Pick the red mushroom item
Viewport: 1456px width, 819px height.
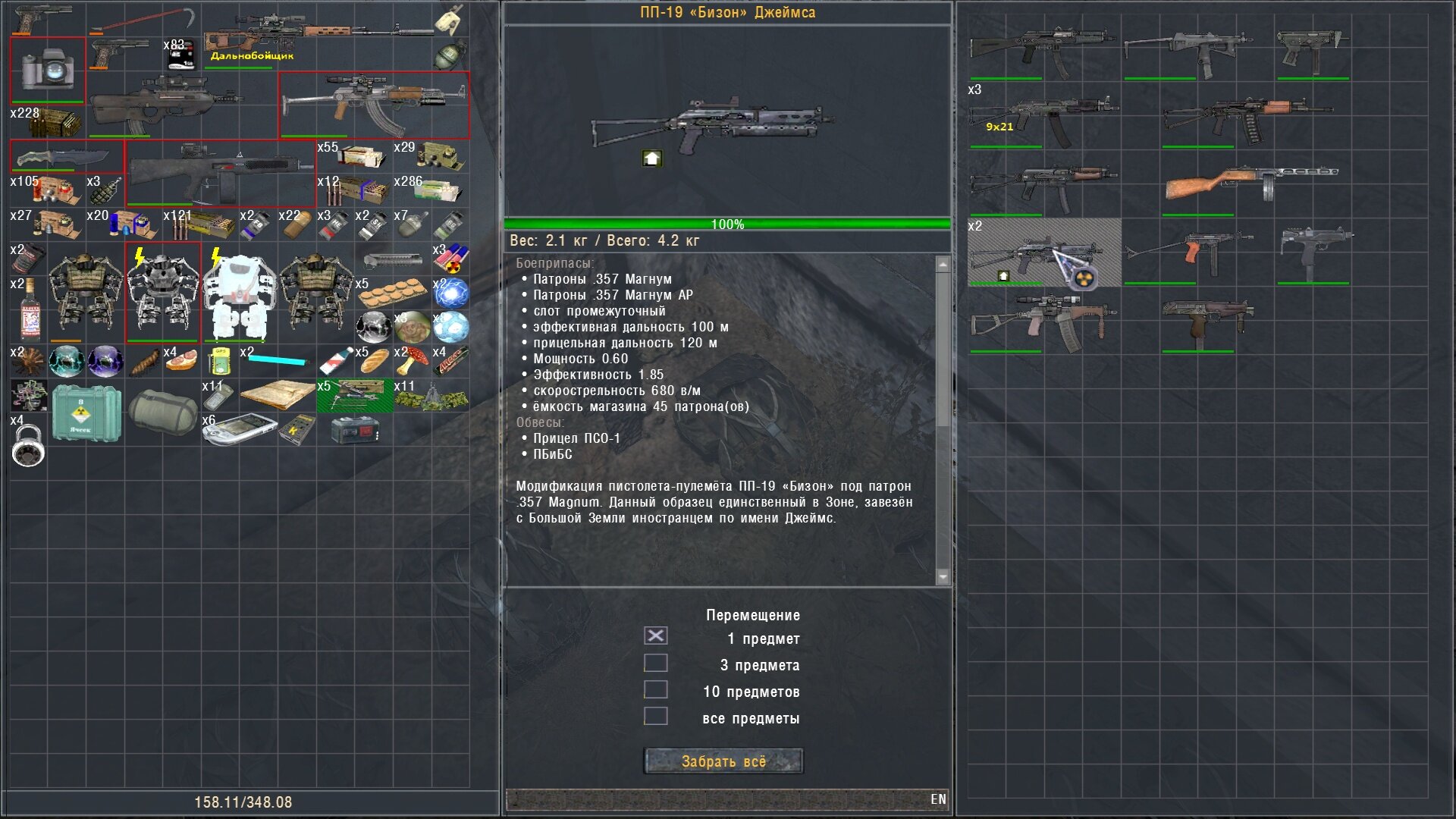(411, 362)
